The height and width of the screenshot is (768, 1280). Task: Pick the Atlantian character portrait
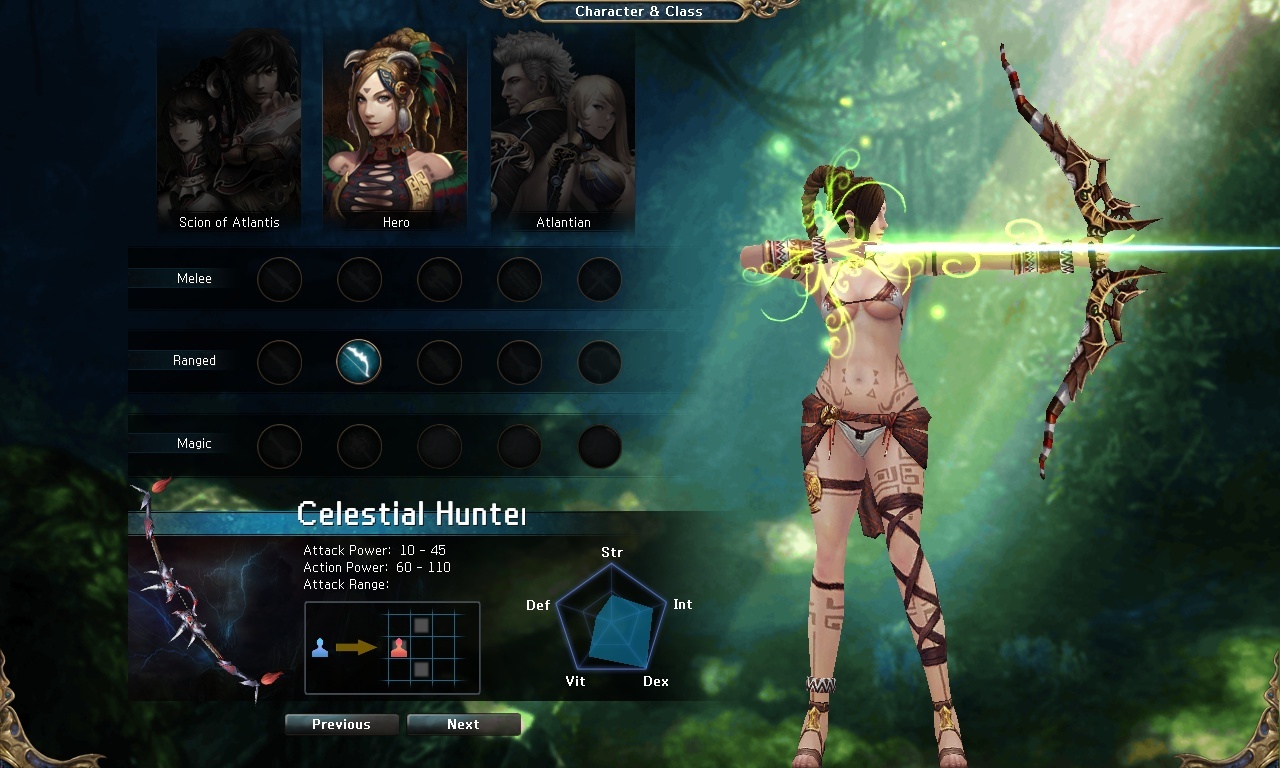tap(563, 130)
